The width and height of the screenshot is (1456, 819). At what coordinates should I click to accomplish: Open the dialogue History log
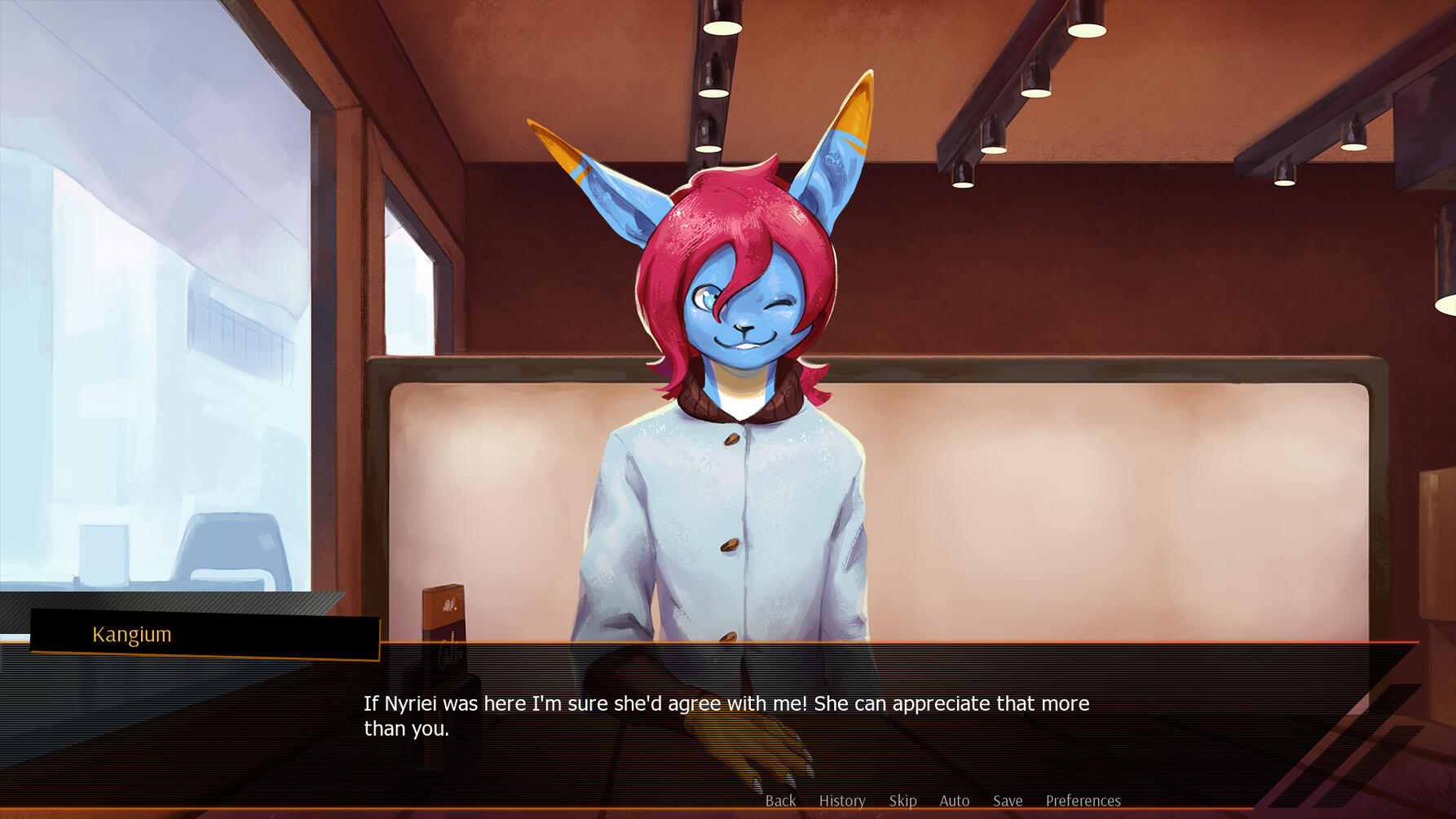coord(842,800)
